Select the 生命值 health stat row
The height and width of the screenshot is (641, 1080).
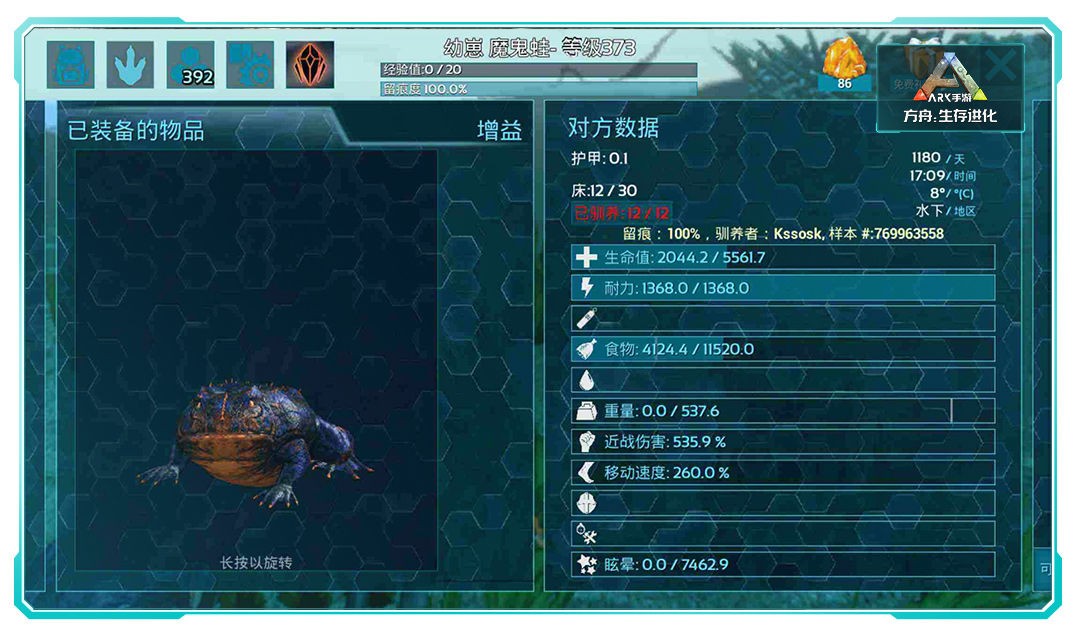(783, 258)
